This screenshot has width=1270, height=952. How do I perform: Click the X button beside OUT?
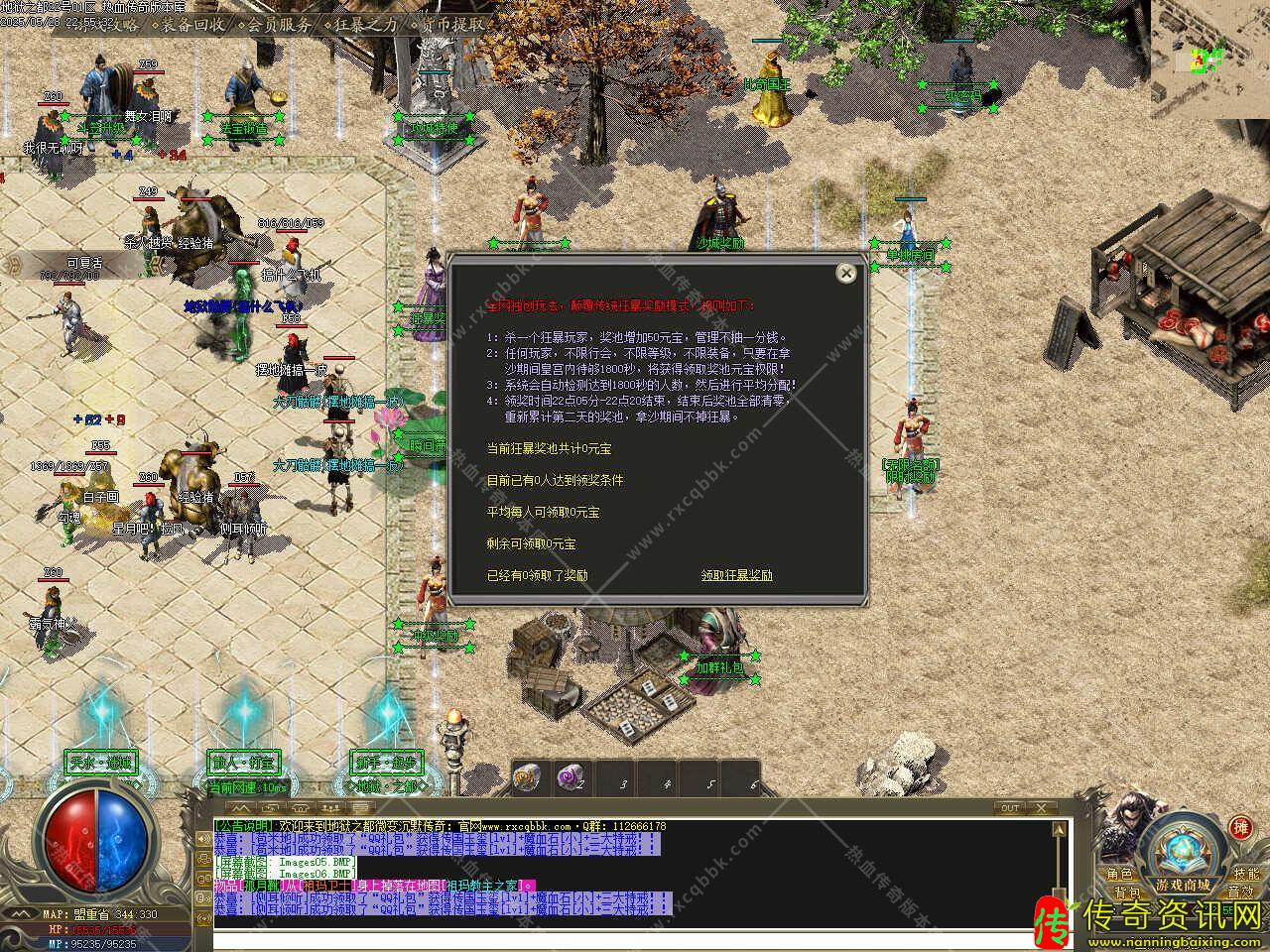[1044, 808]
